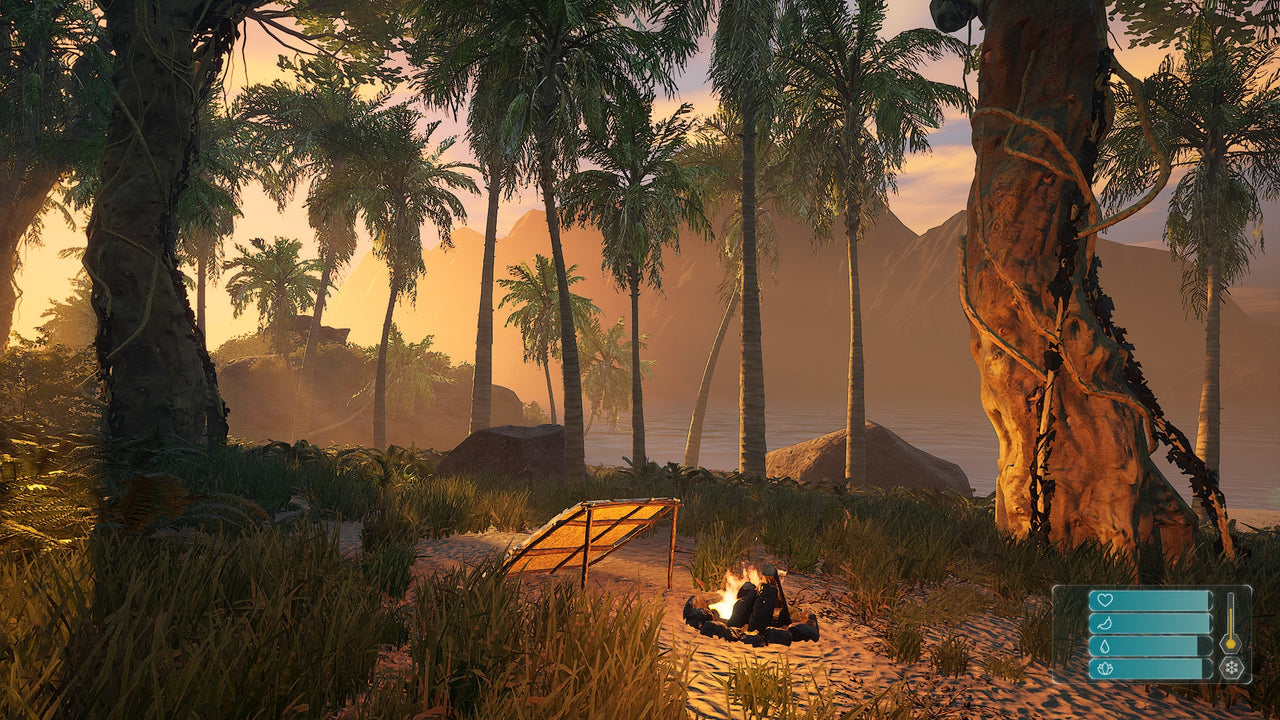This screenshot has height=720, width=1280.
Task: Click the yellow bulb of the thermometer
Action: [1230, 644]
